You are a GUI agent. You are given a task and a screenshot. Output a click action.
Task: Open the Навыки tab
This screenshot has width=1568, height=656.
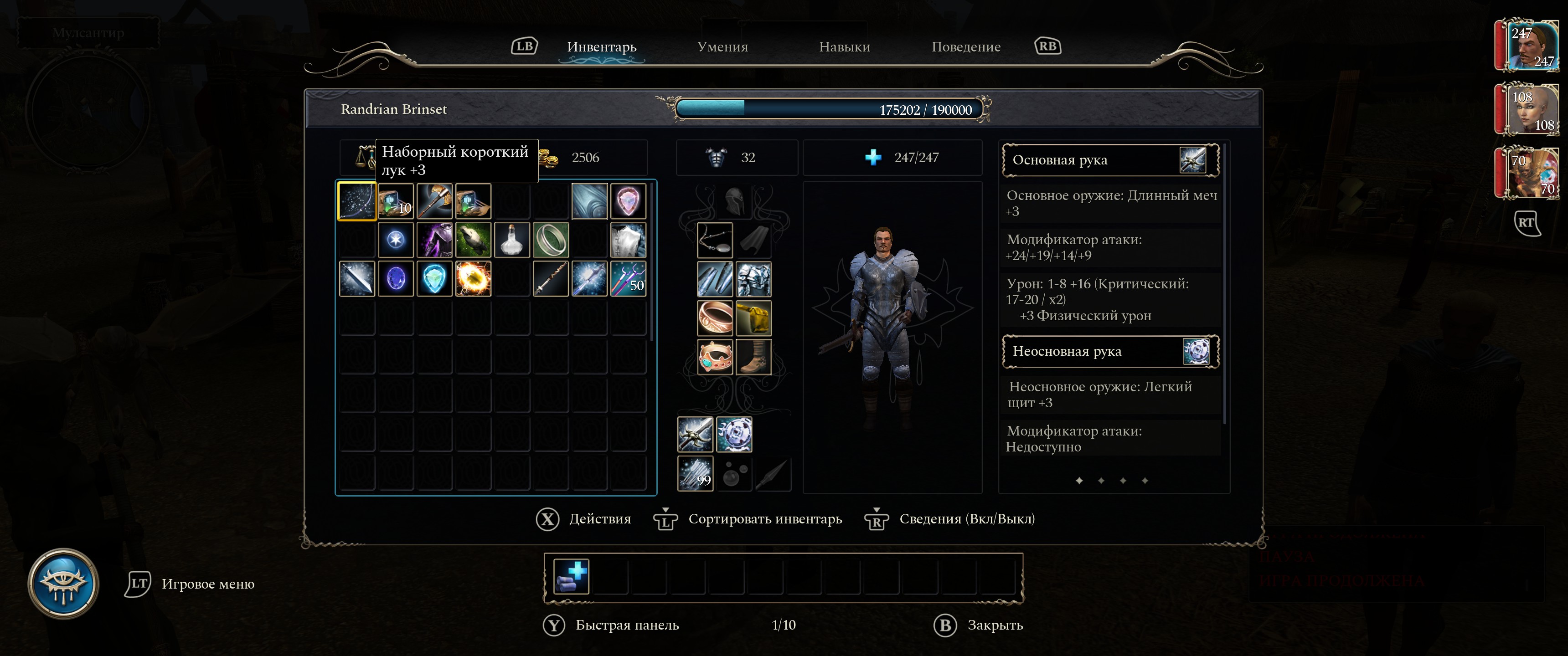(x=844, y=47)
